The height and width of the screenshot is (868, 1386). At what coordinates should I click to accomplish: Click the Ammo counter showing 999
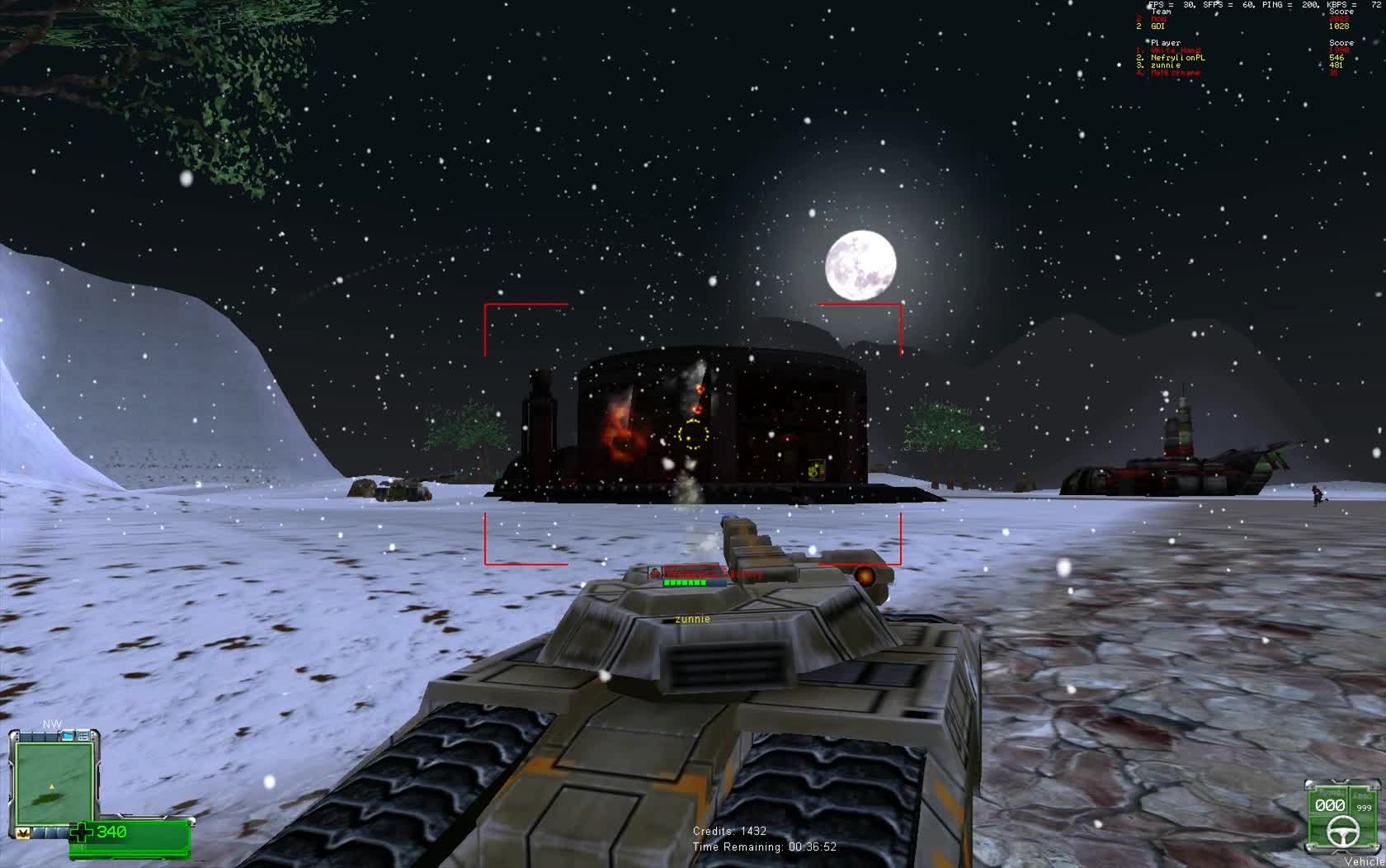[1364, 809]
